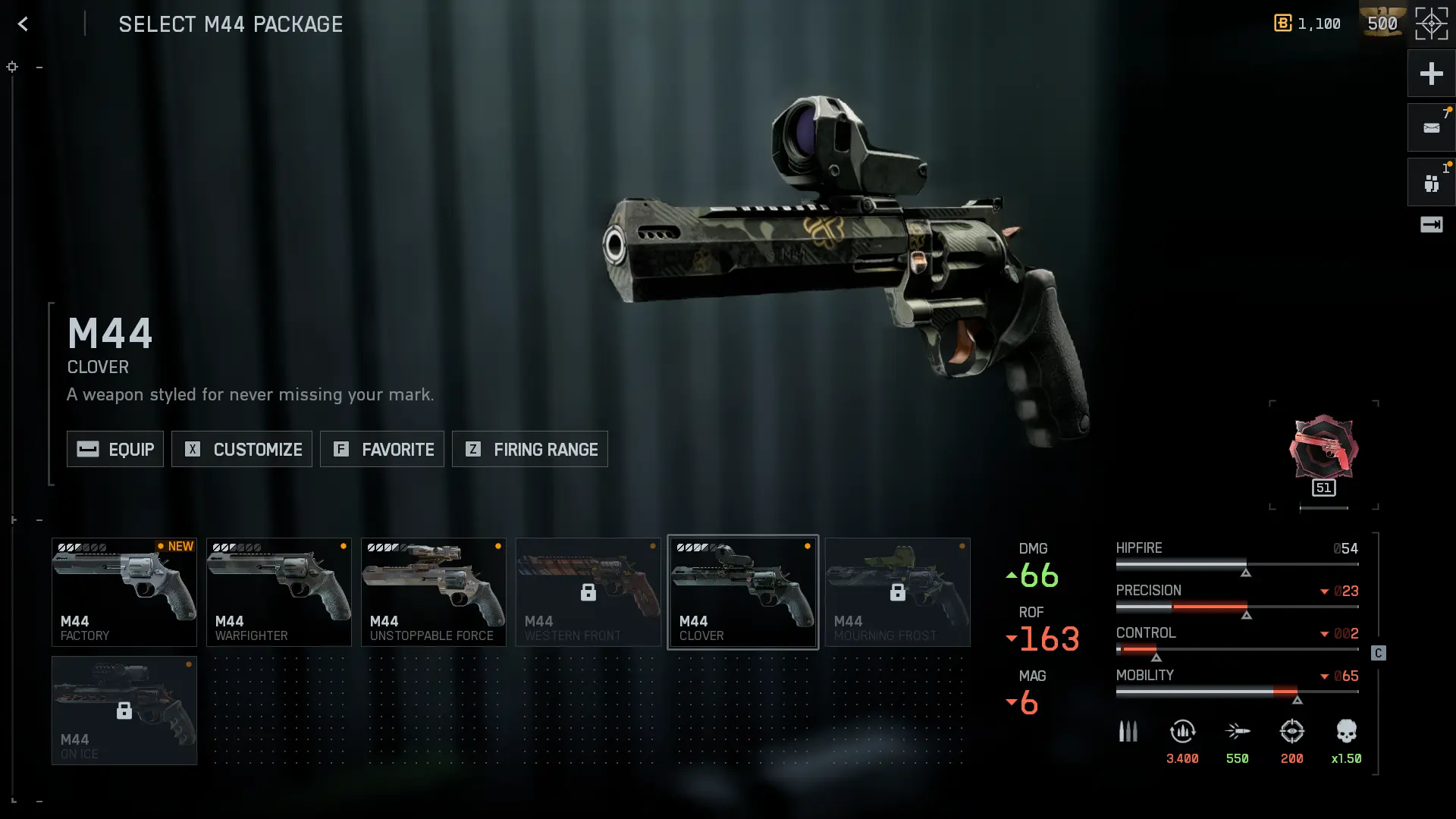Equip the M44 Clover package
The width and height of the screenshot is (1456, 819).
click(115, 449)
